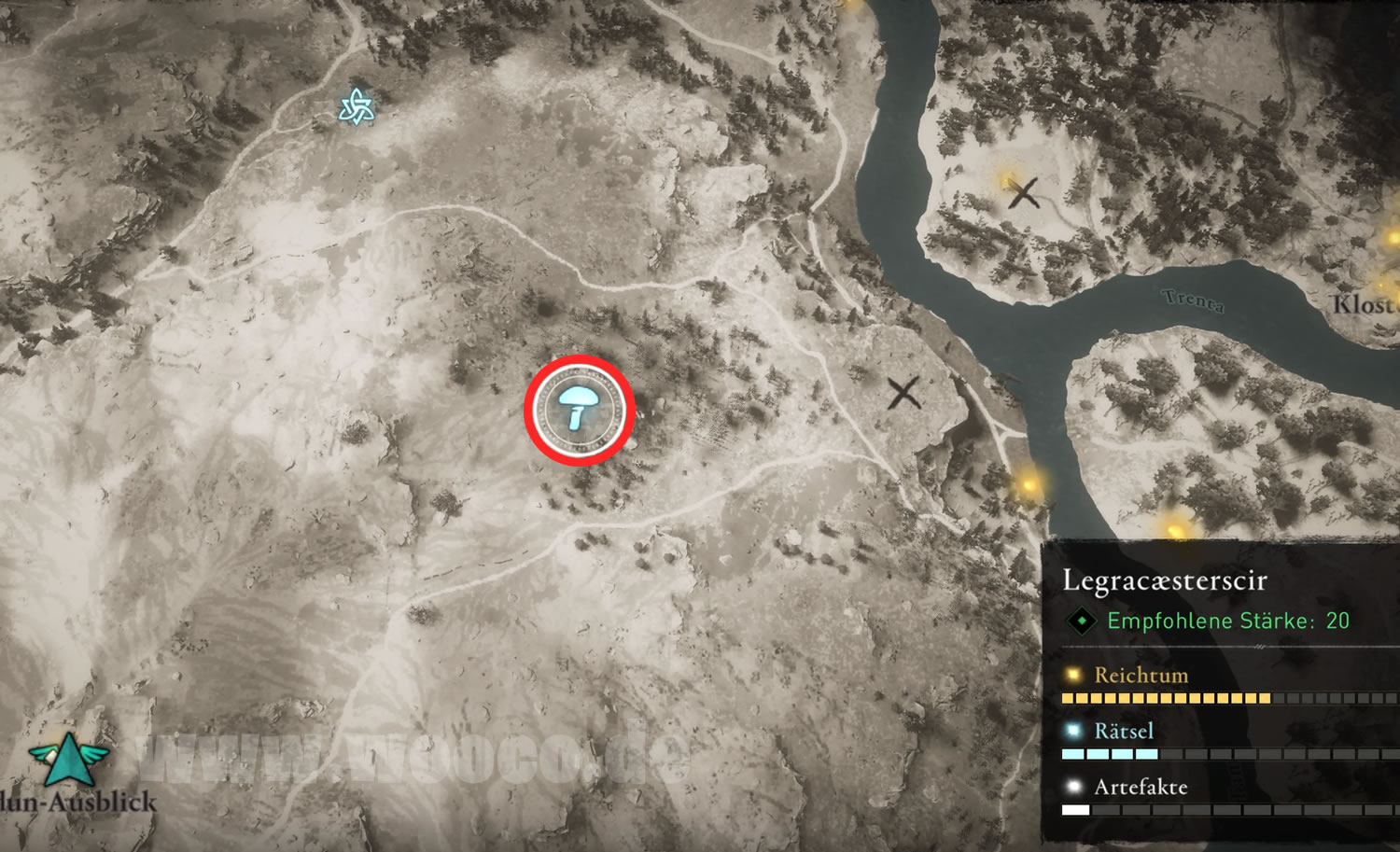Choose the Reichtum entry in region panel

(1141, 675)
